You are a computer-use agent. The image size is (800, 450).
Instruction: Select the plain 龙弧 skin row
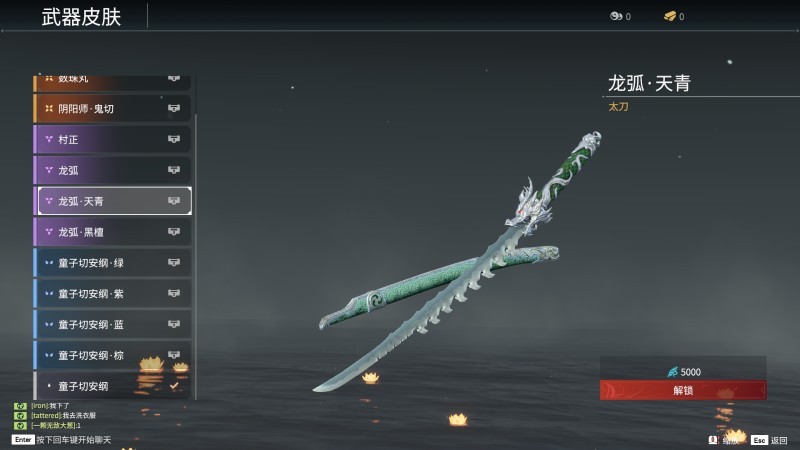point(112,171)
